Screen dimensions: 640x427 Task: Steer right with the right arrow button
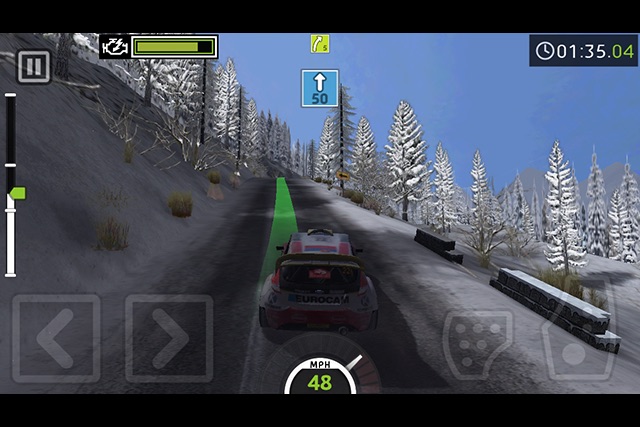pos(169,338)
